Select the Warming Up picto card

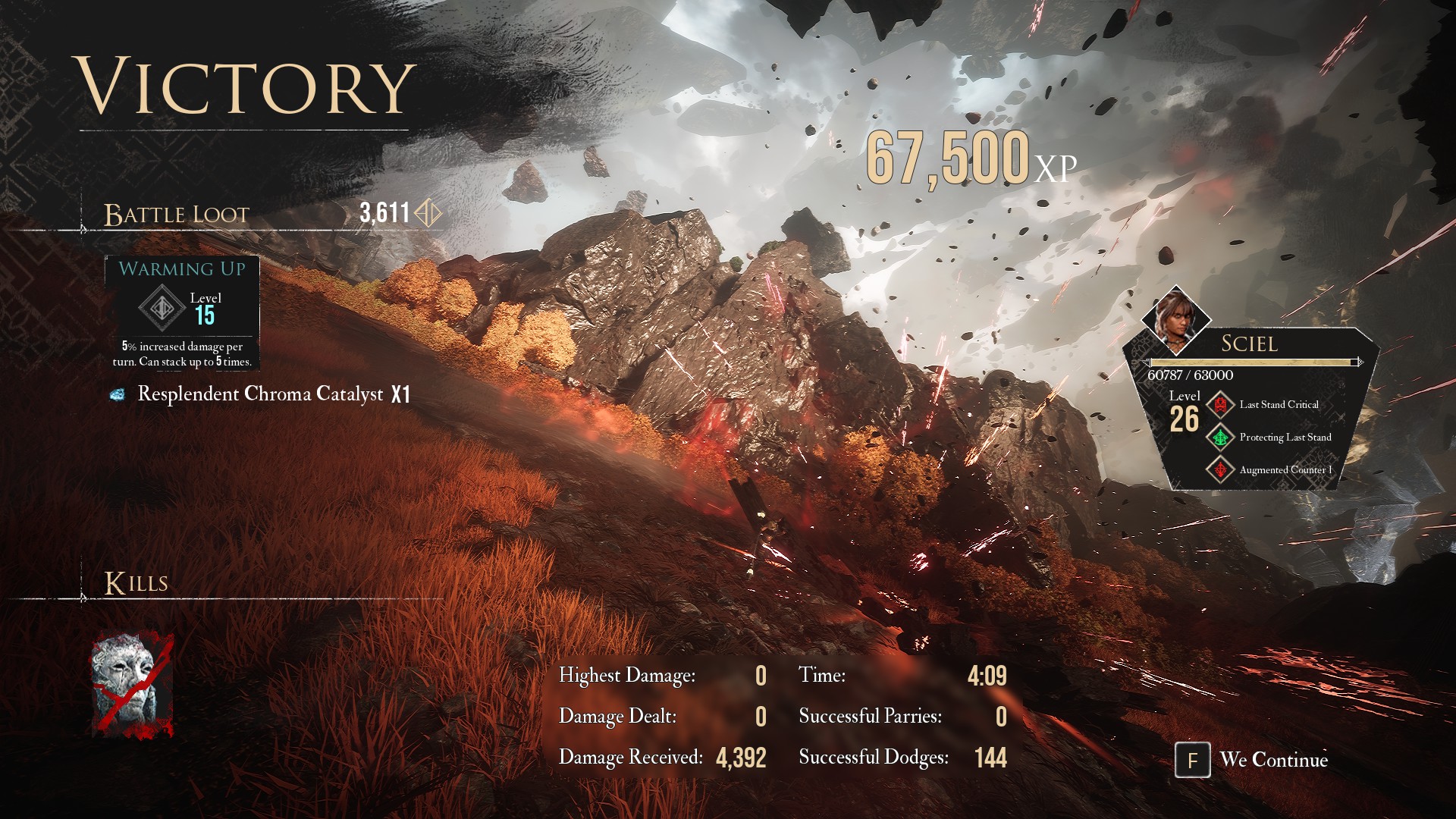(x=182, y=313)
